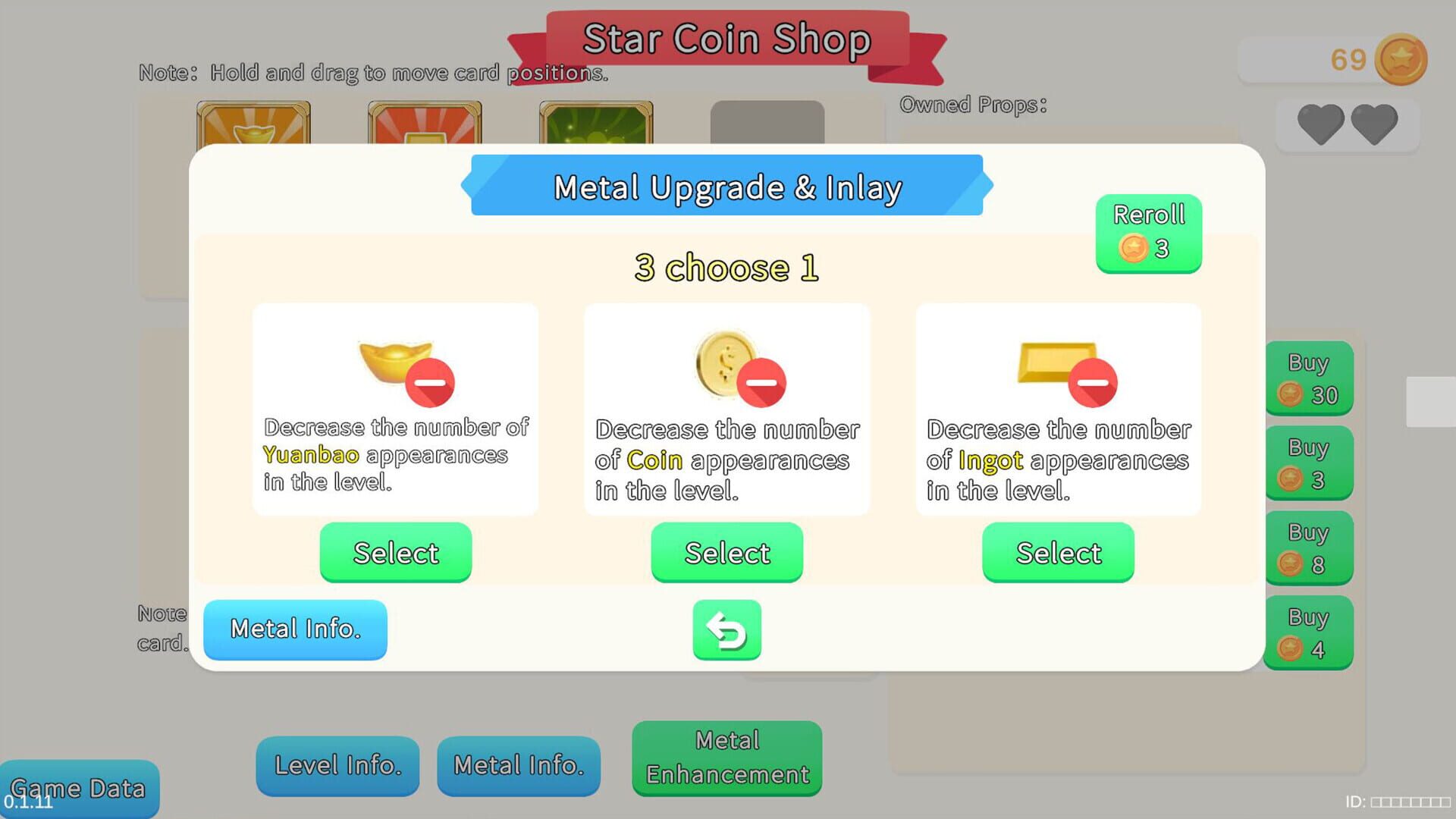The width and height of the screenshot is (1456, 819).
Task: Open Game Data
Action: coord(80,789)
